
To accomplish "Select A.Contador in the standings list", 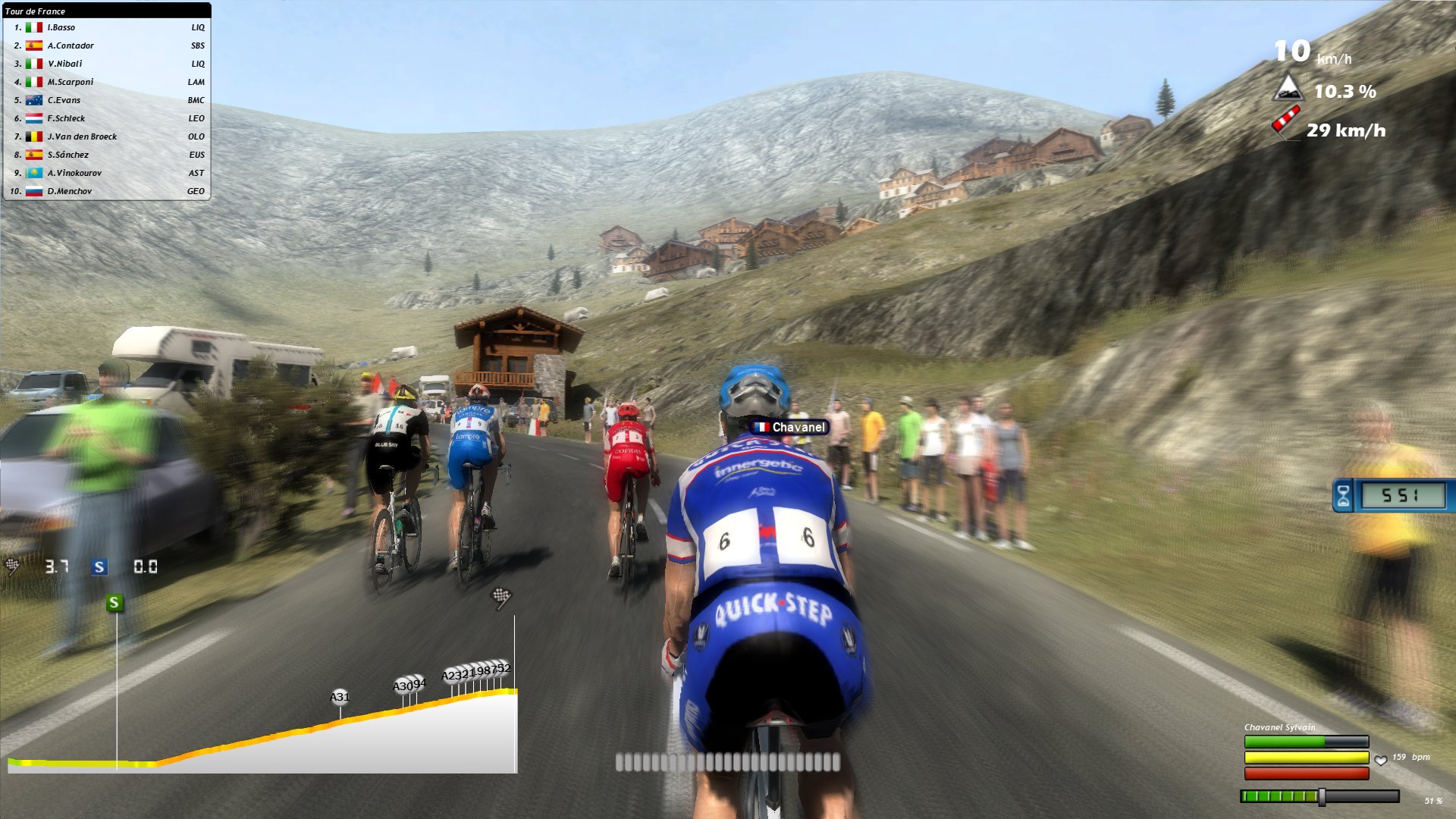I will click(71, 45).
